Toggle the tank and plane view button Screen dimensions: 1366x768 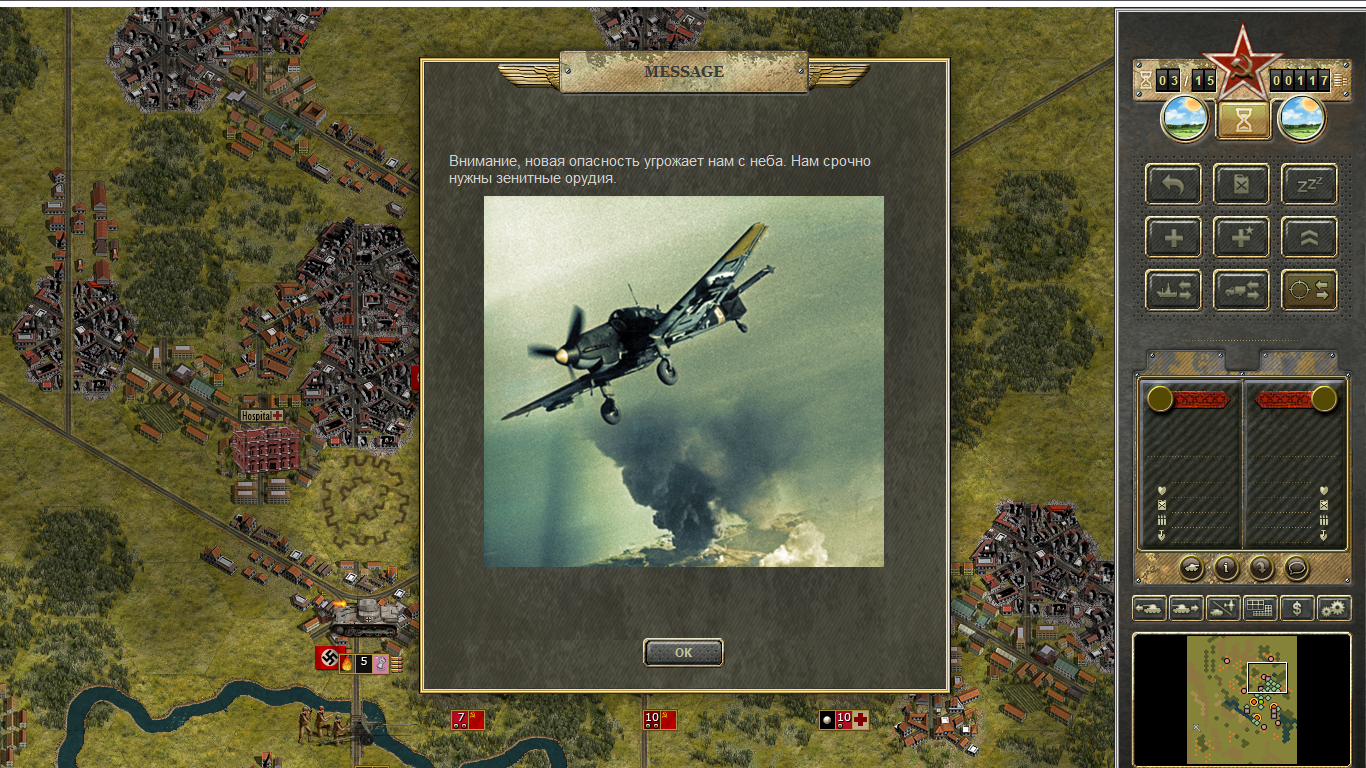(1223, 607)
